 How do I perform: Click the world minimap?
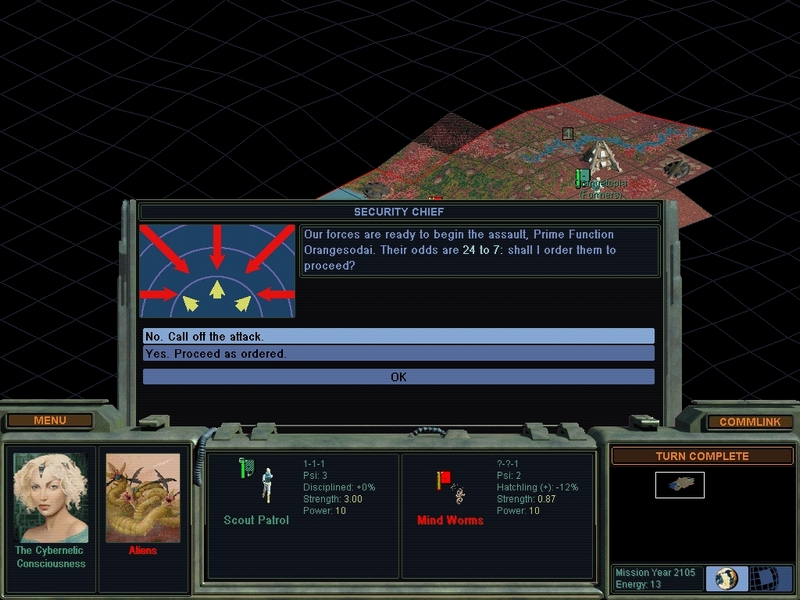click(x=680, y=485)
